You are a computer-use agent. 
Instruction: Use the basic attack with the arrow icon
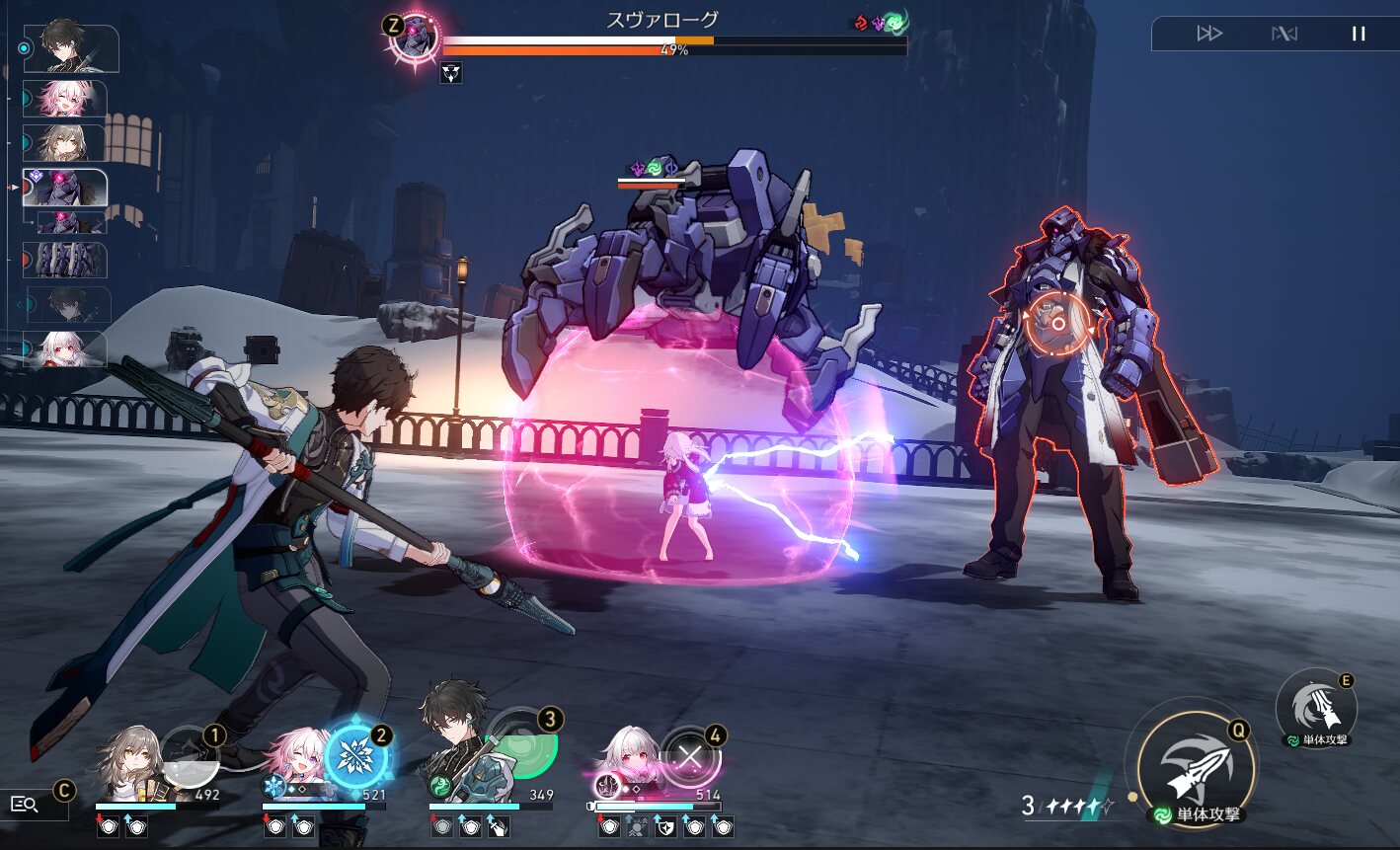(x=1196, y=770)
